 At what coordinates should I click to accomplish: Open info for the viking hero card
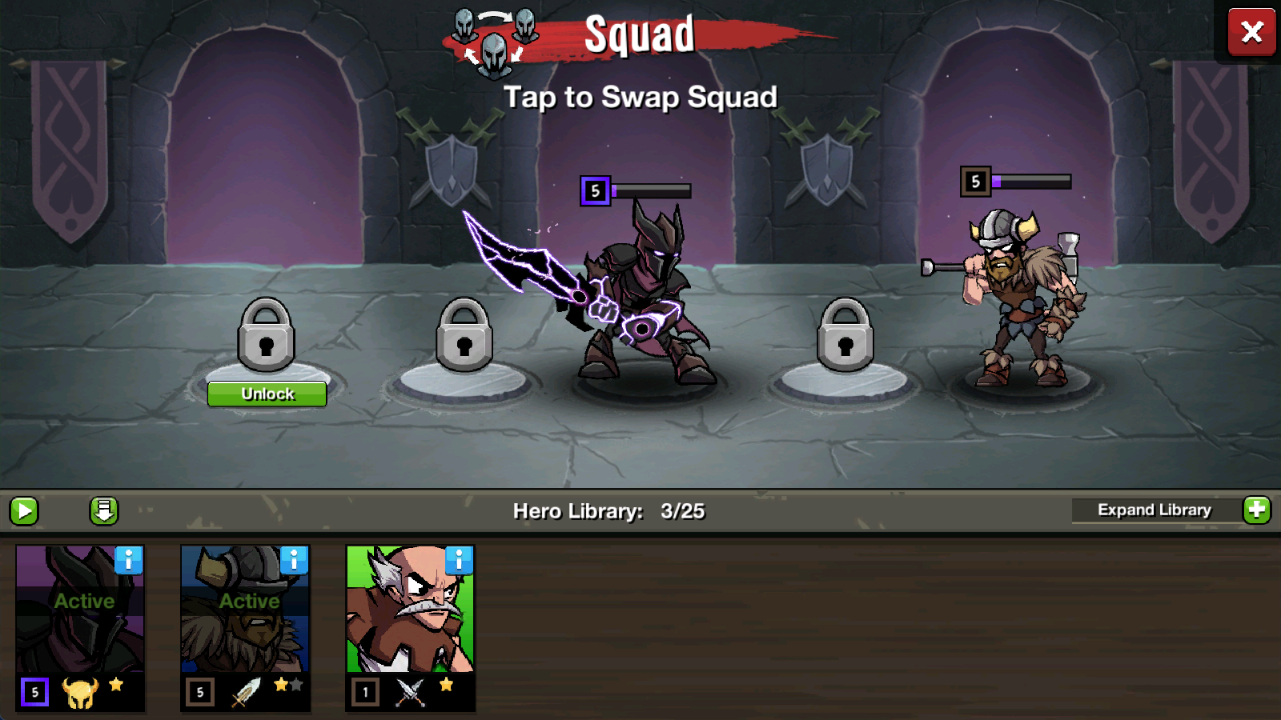(294, 560)
